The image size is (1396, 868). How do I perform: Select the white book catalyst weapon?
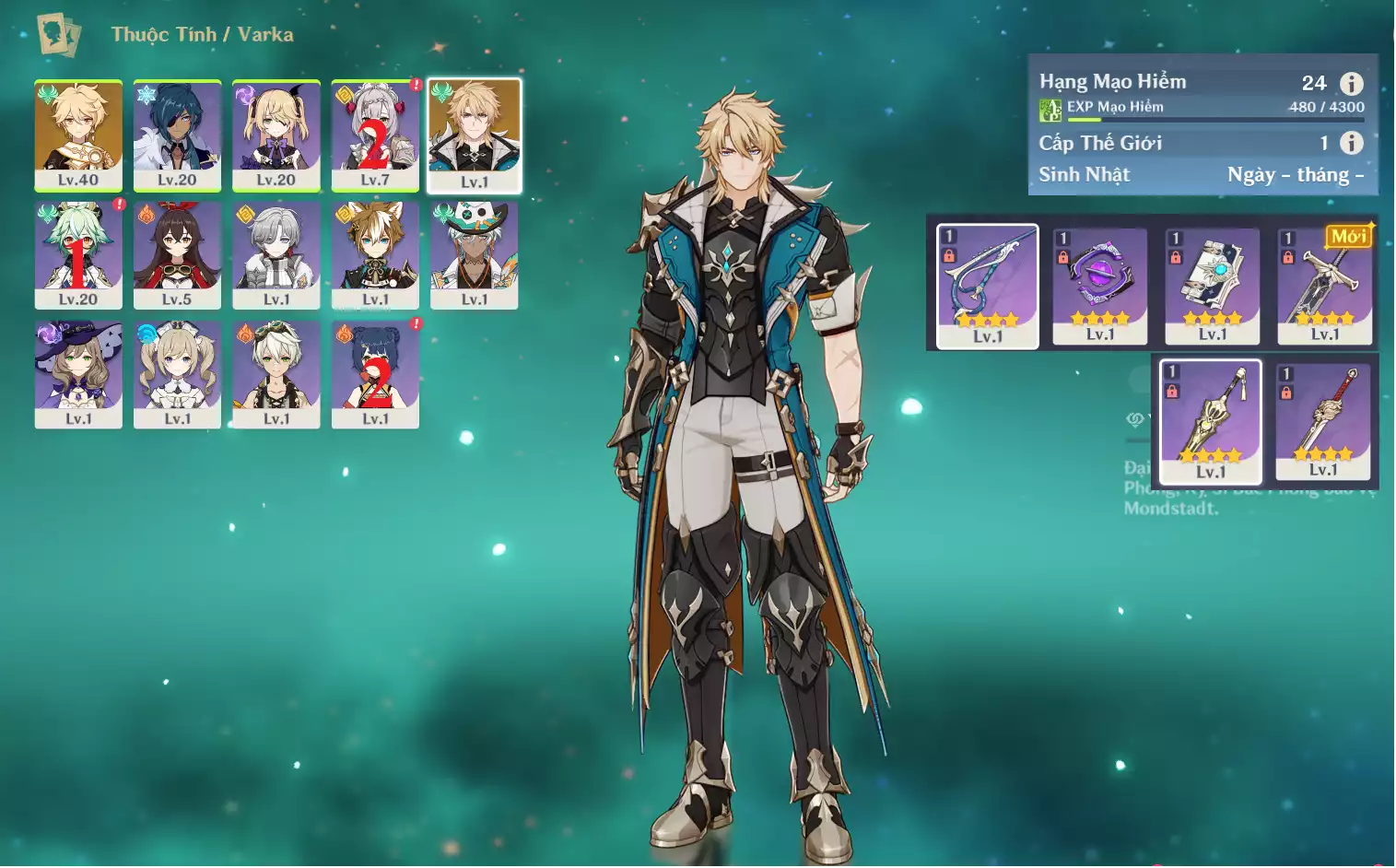1213,286
